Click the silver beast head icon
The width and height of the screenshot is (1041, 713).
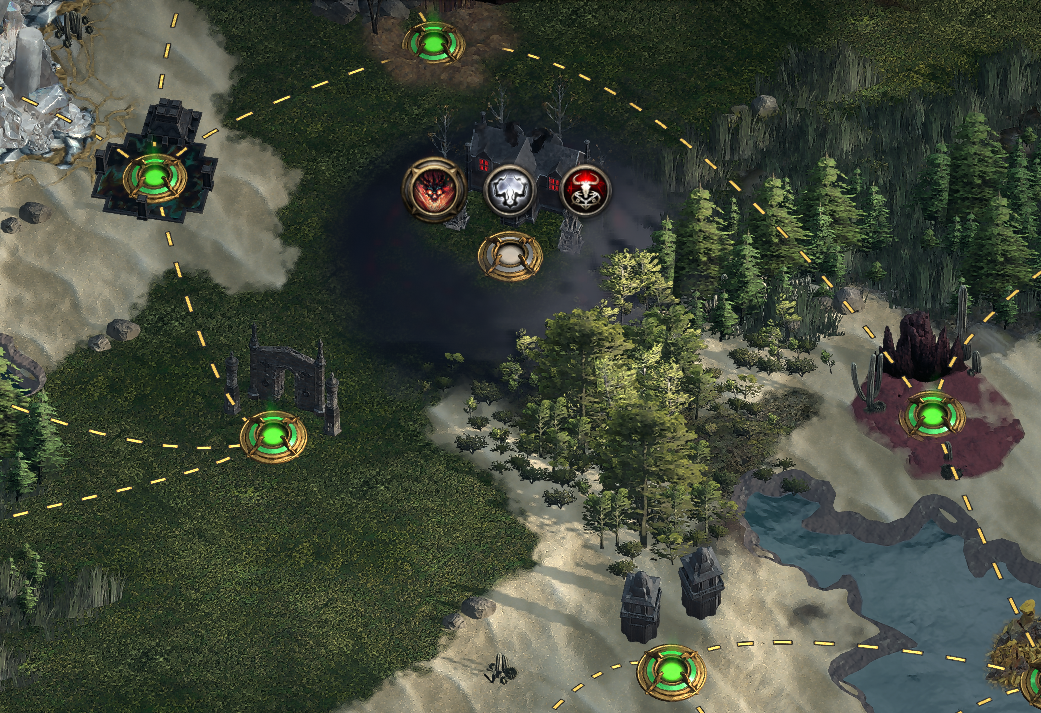tap(508, 189)
